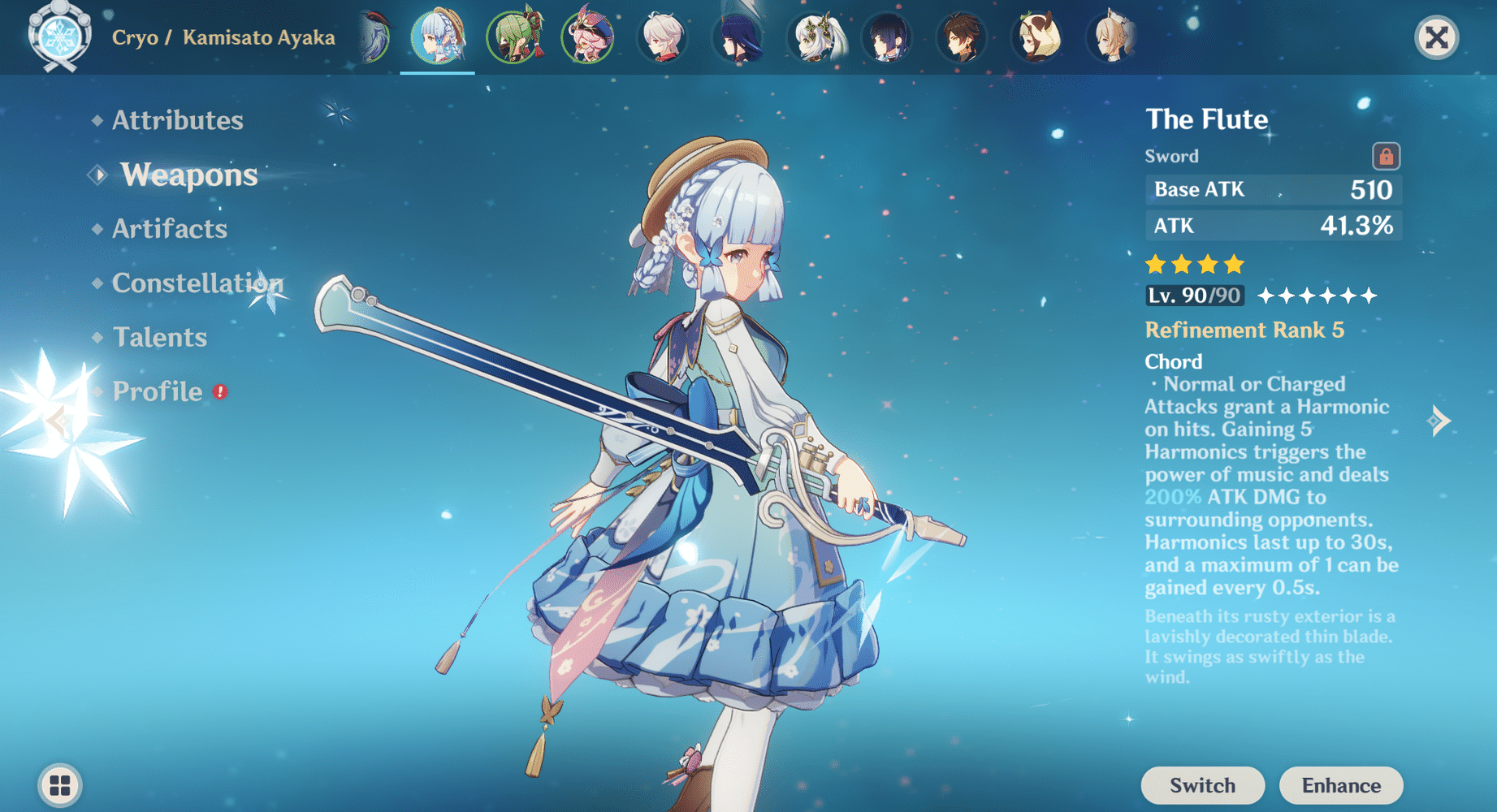
Task: Select the Raiden Shogun portrait
Action: point(738,37)
